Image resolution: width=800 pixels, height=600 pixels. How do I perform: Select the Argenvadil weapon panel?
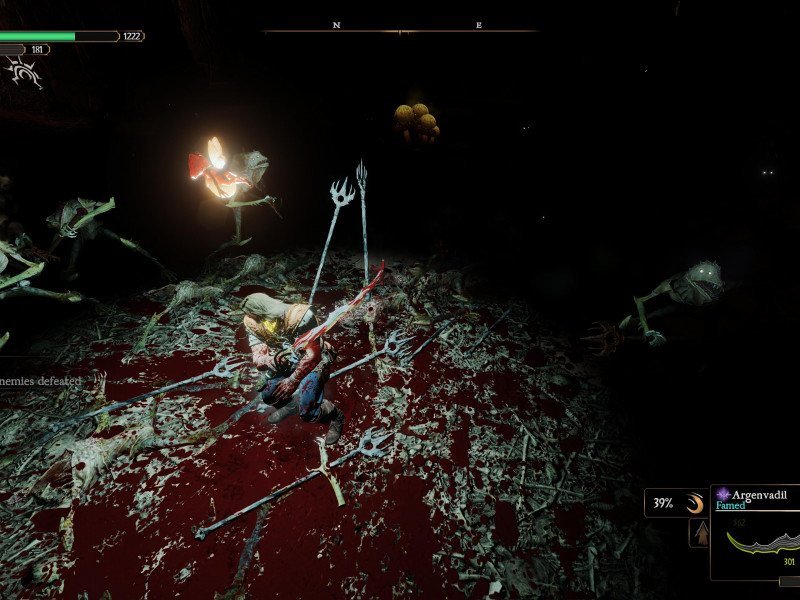756,533
